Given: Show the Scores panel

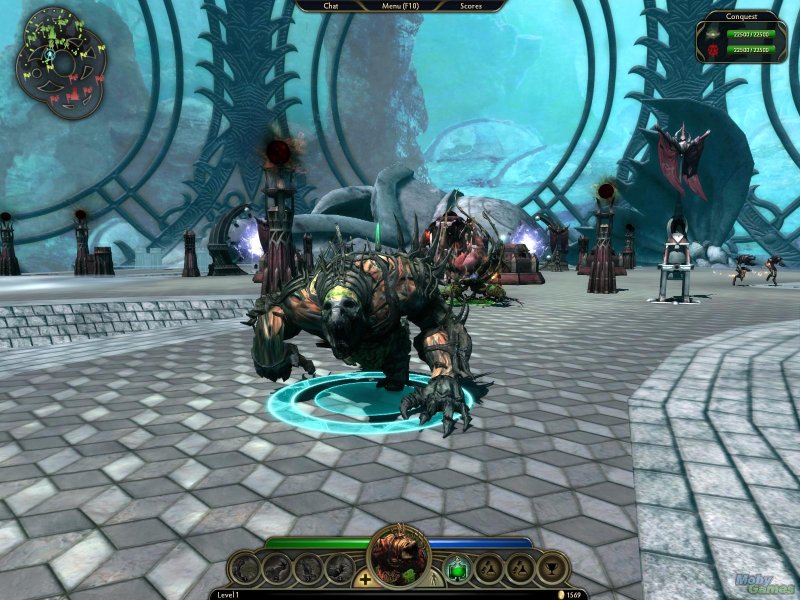Looking at the screenshot, I should coord(471,6).
